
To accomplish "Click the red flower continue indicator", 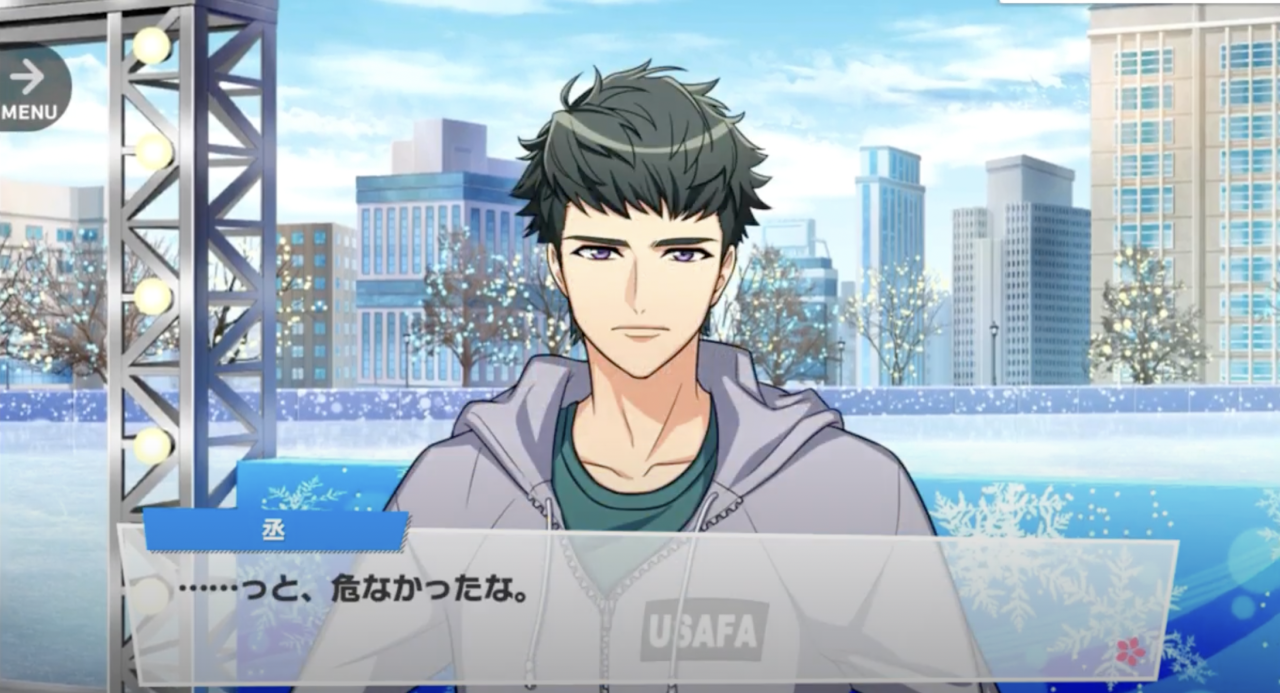I will tap(1130, 653).
